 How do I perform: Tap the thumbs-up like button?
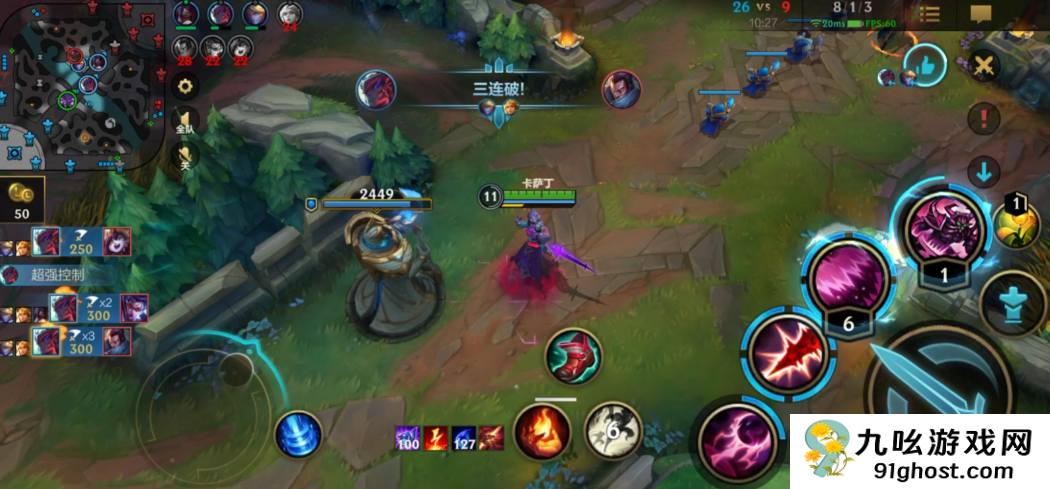924,67
